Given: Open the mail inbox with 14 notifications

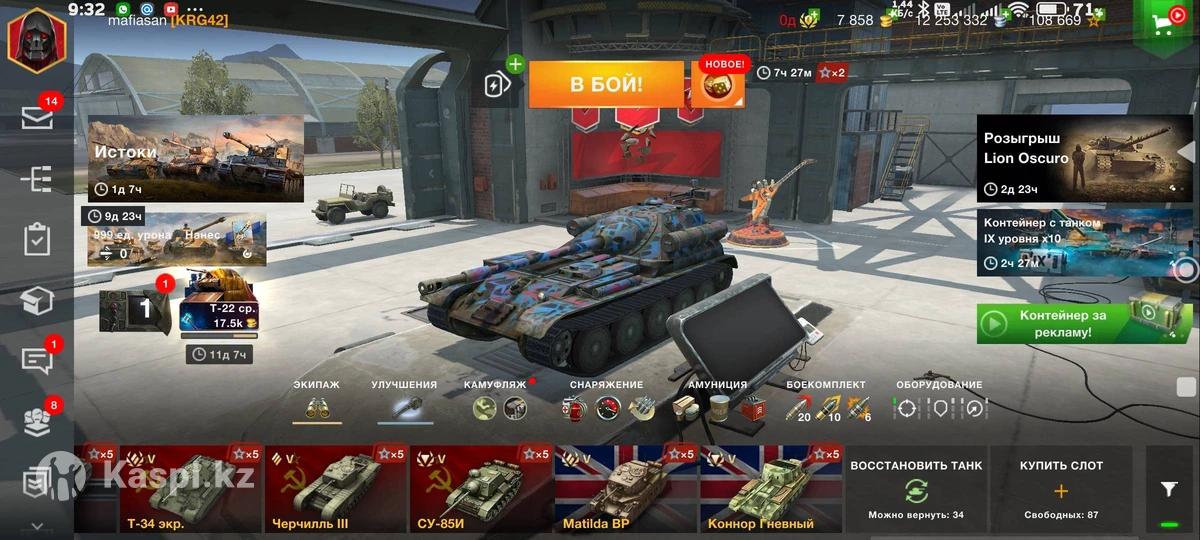Looking at the screenshot, I should click(37, 117).
